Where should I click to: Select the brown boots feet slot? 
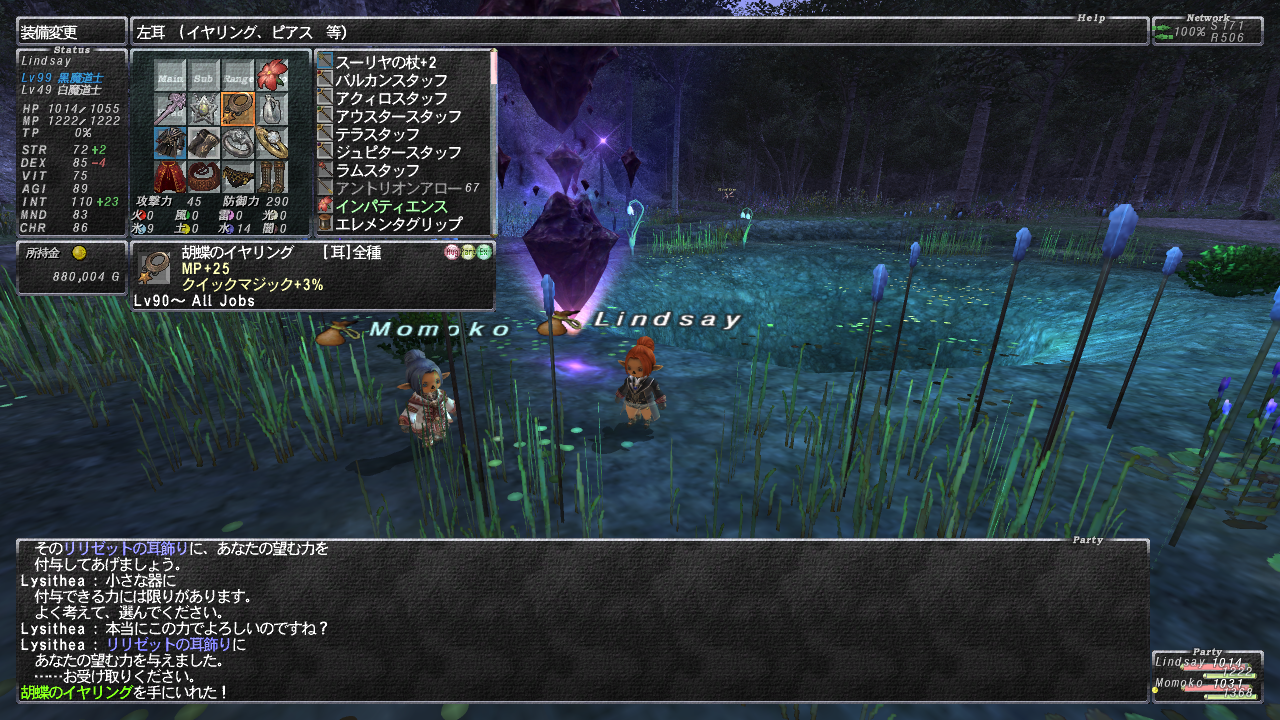[x=272, y=176]
